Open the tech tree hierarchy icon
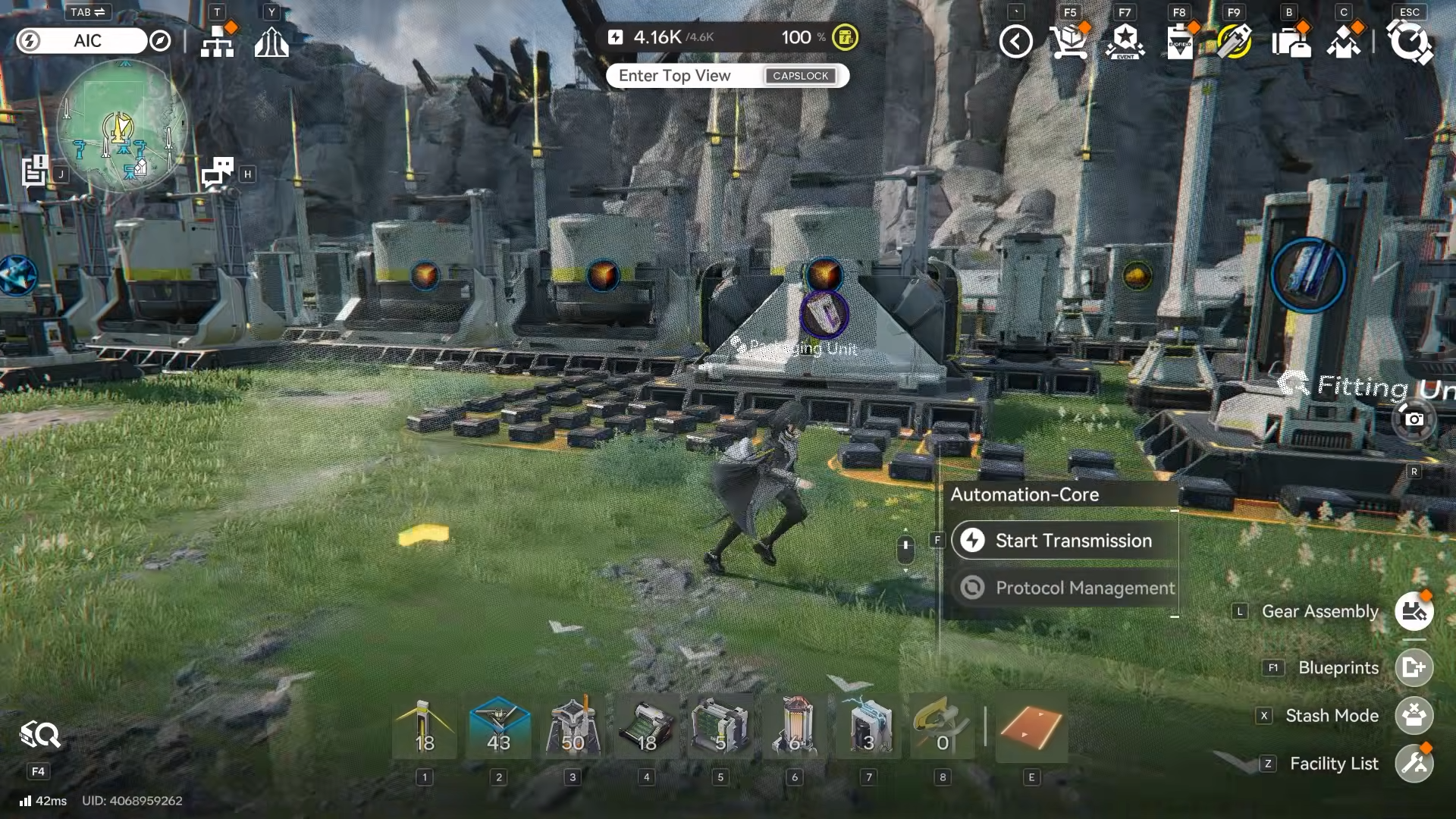Viewport: 1456px width, 819px height. [x=218, y=42]
